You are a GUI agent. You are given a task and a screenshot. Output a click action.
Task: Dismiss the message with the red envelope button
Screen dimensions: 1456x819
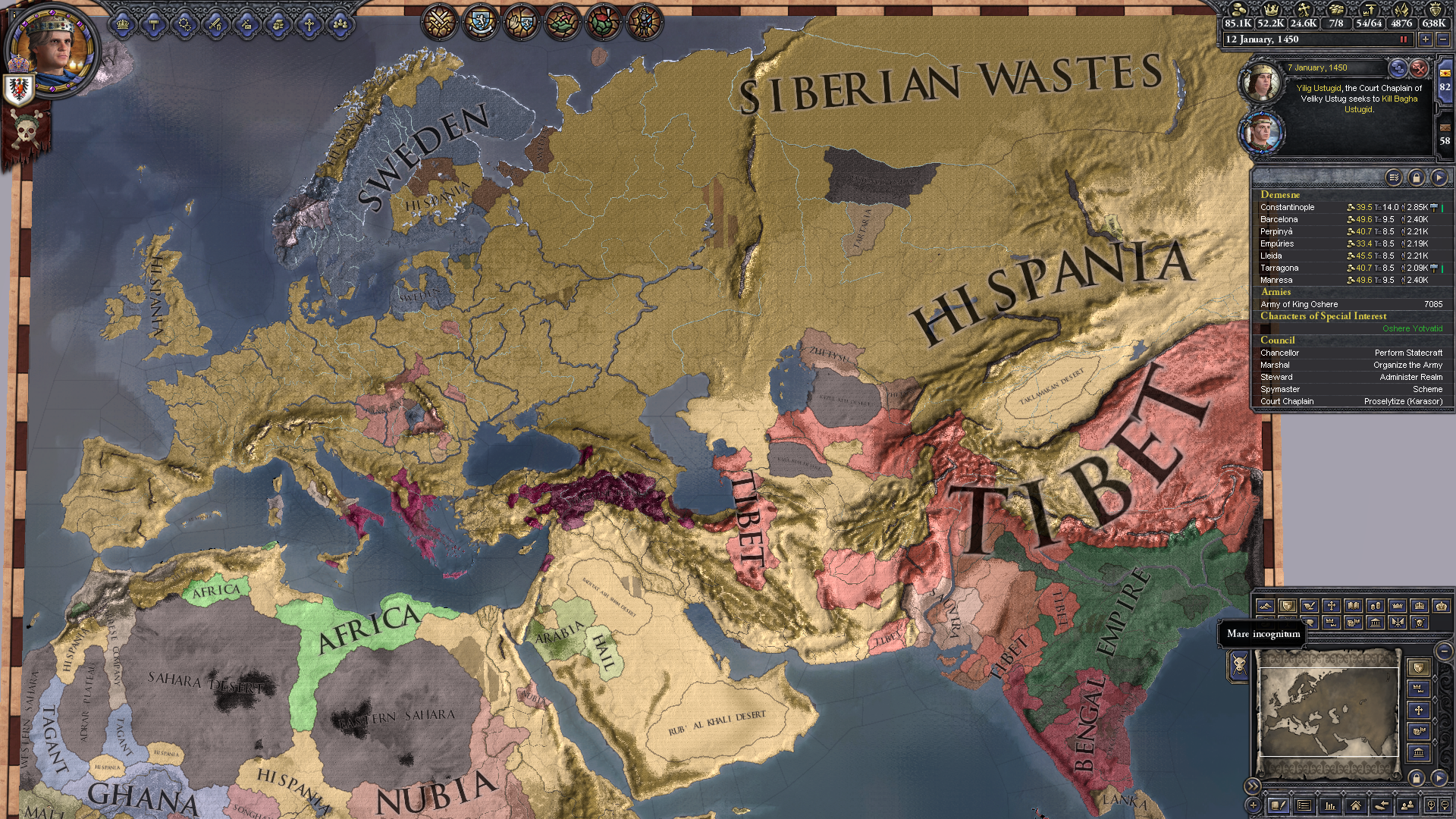1419,68
